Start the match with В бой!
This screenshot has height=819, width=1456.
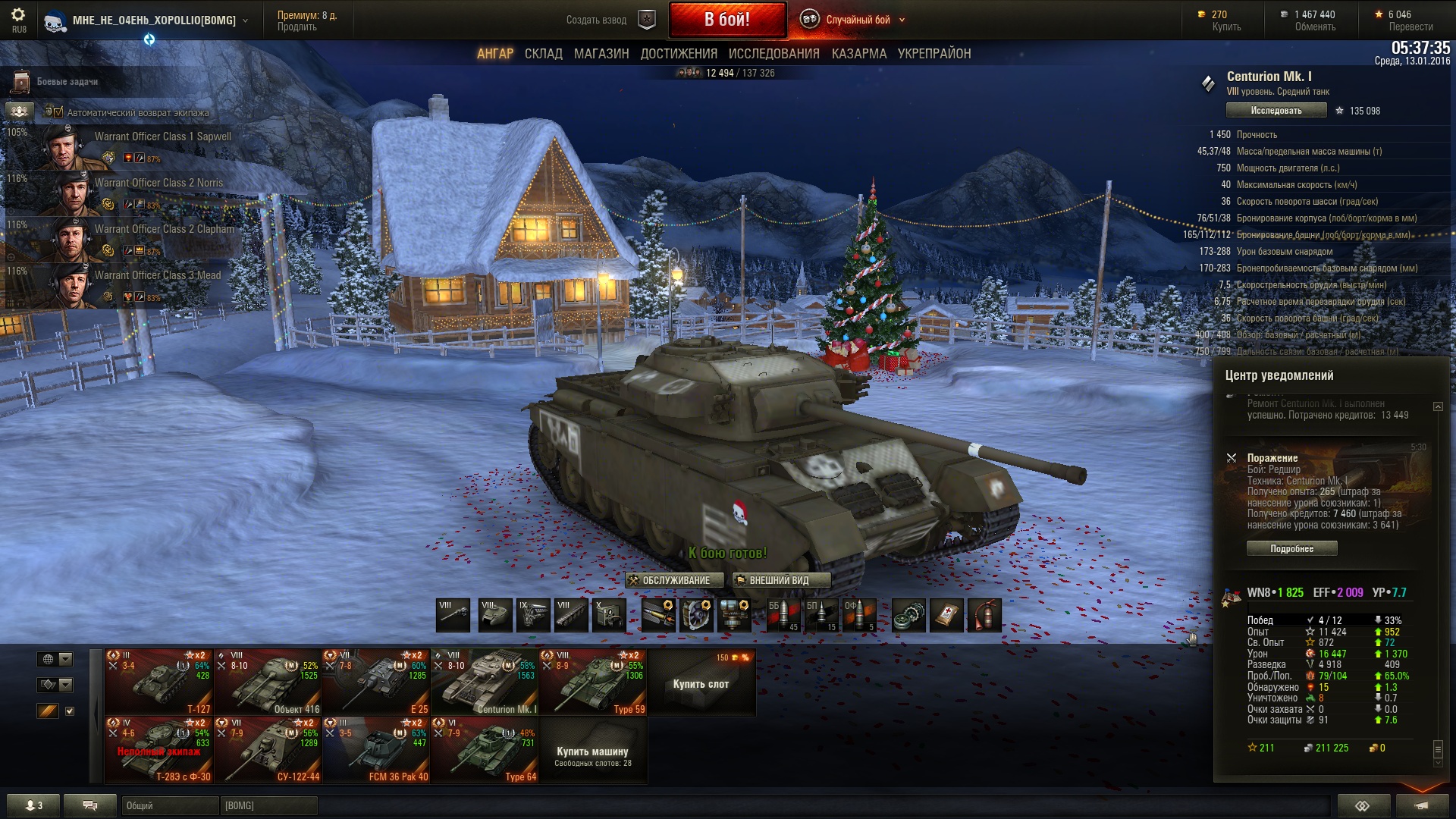coord(726,20)
